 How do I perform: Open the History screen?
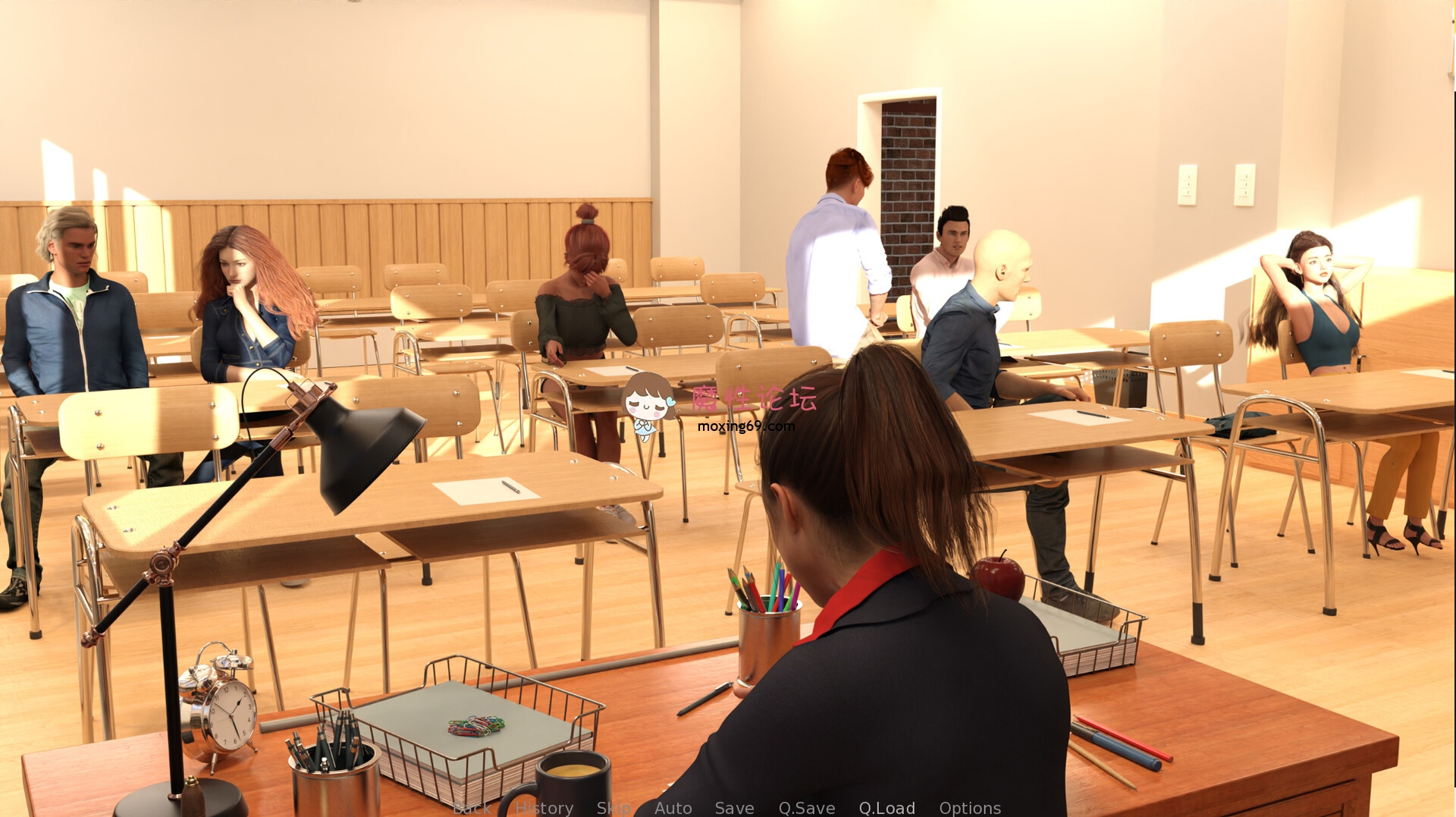coord(544,808)
